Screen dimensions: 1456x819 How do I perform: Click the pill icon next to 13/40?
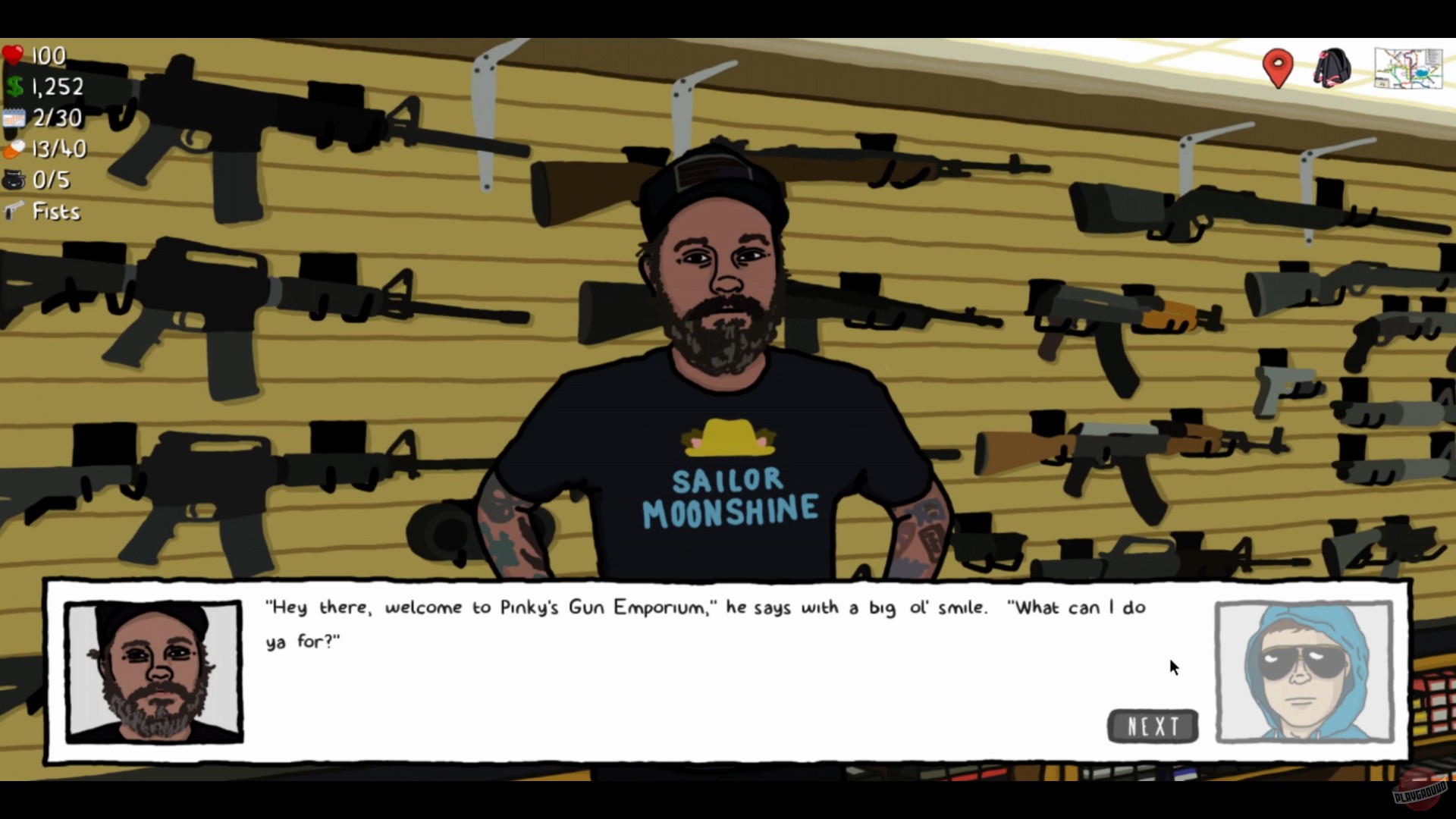tap(12, 149)
